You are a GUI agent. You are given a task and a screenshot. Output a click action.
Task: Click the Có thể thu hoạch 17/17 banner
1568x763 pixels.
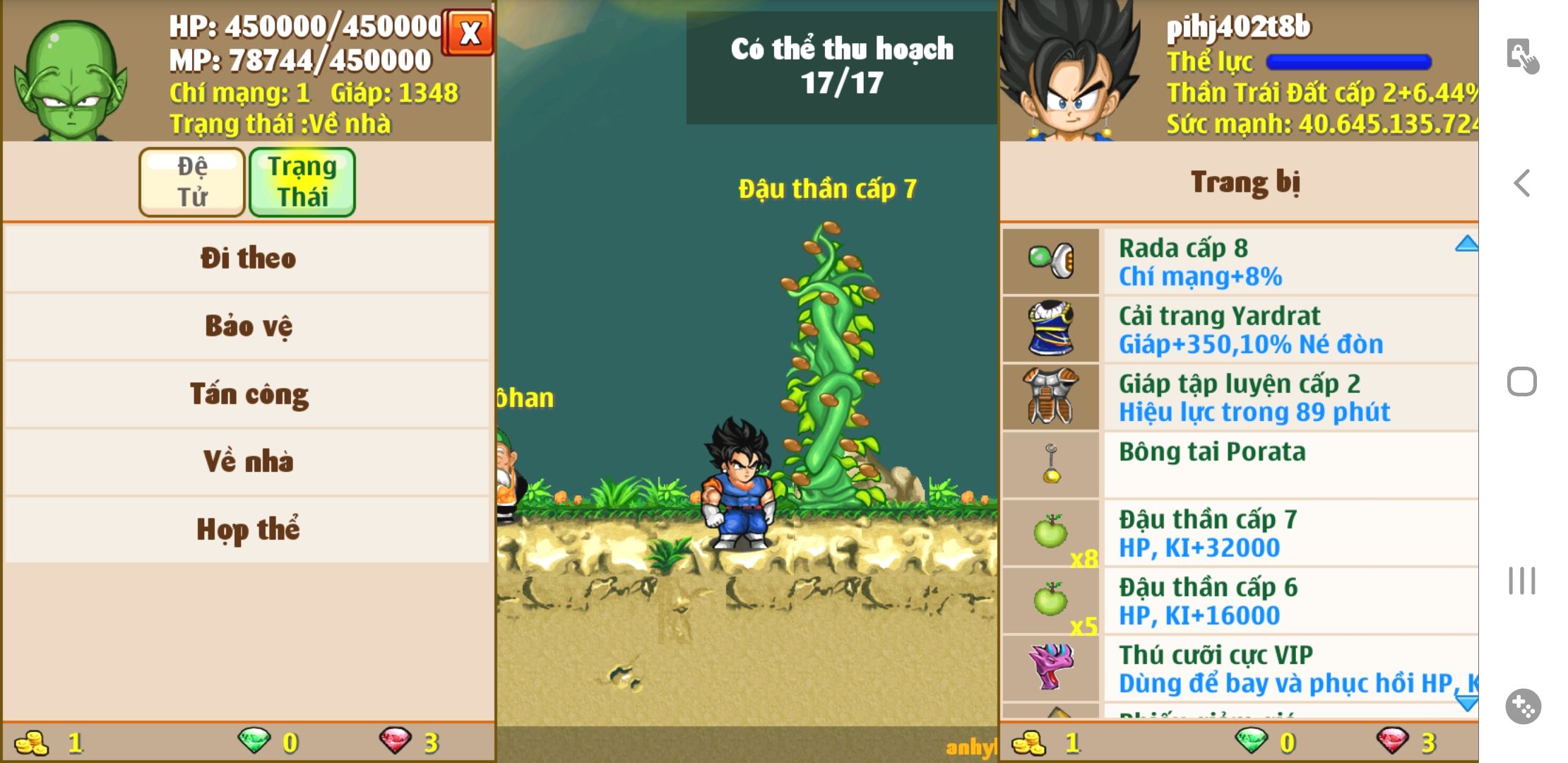[841, 66]
